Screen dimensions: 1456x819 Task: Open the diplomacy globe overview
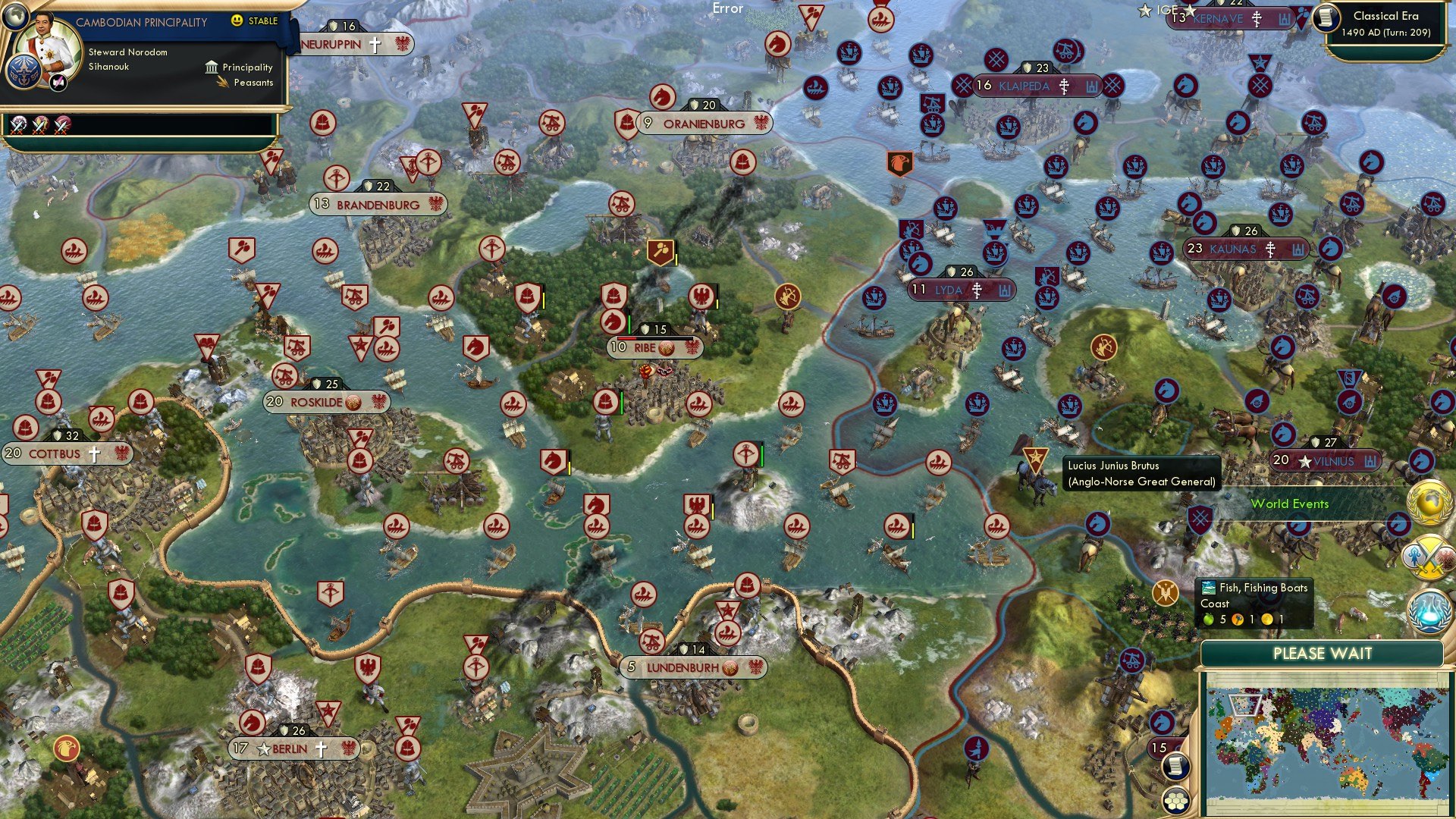(1430, 502)
